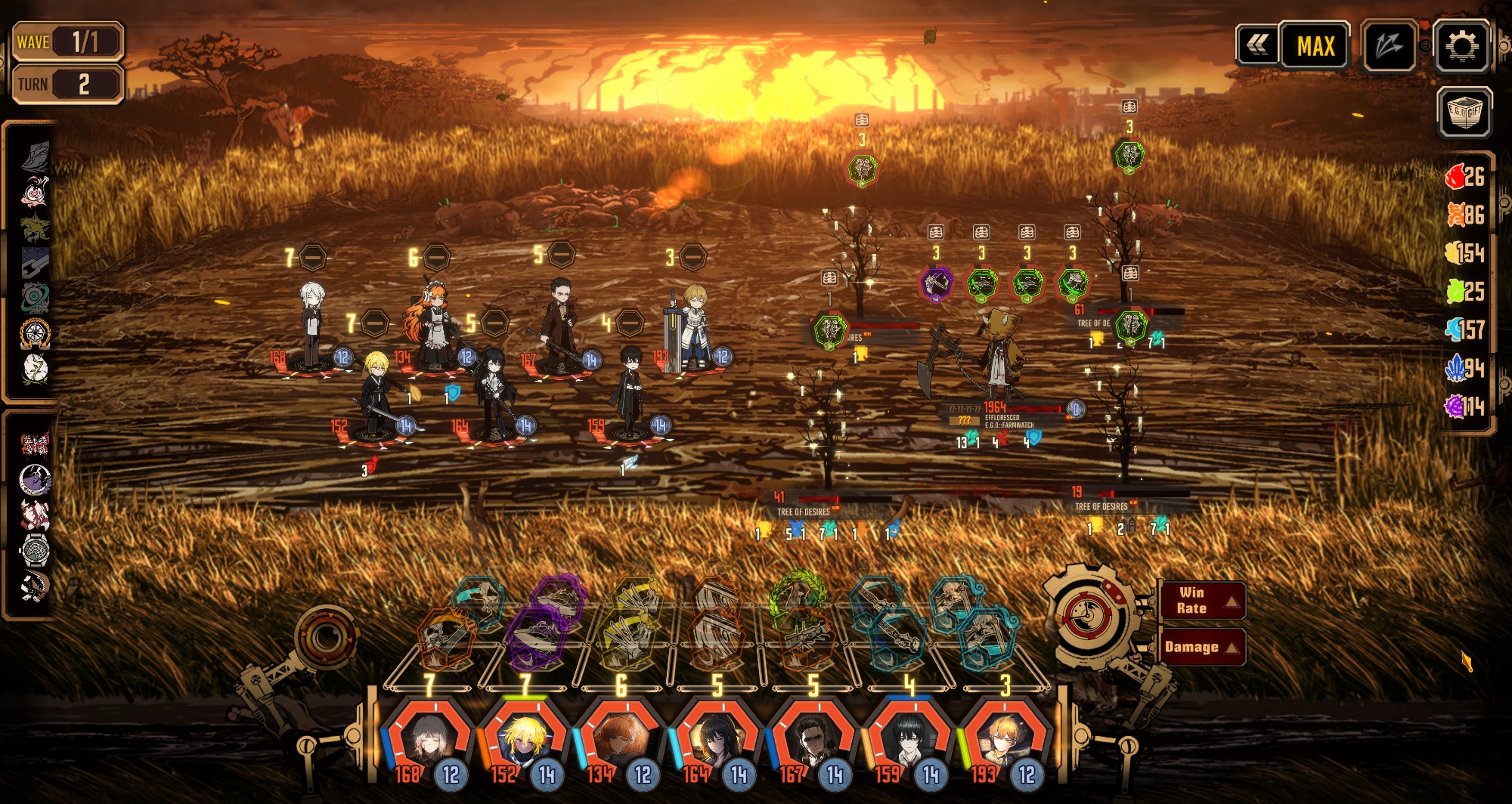Pick dark-haired sinner portrait with 164 HP
The height and width of the screenshot is (804, 1512).
pyautogui.click(x=717, y=738)
